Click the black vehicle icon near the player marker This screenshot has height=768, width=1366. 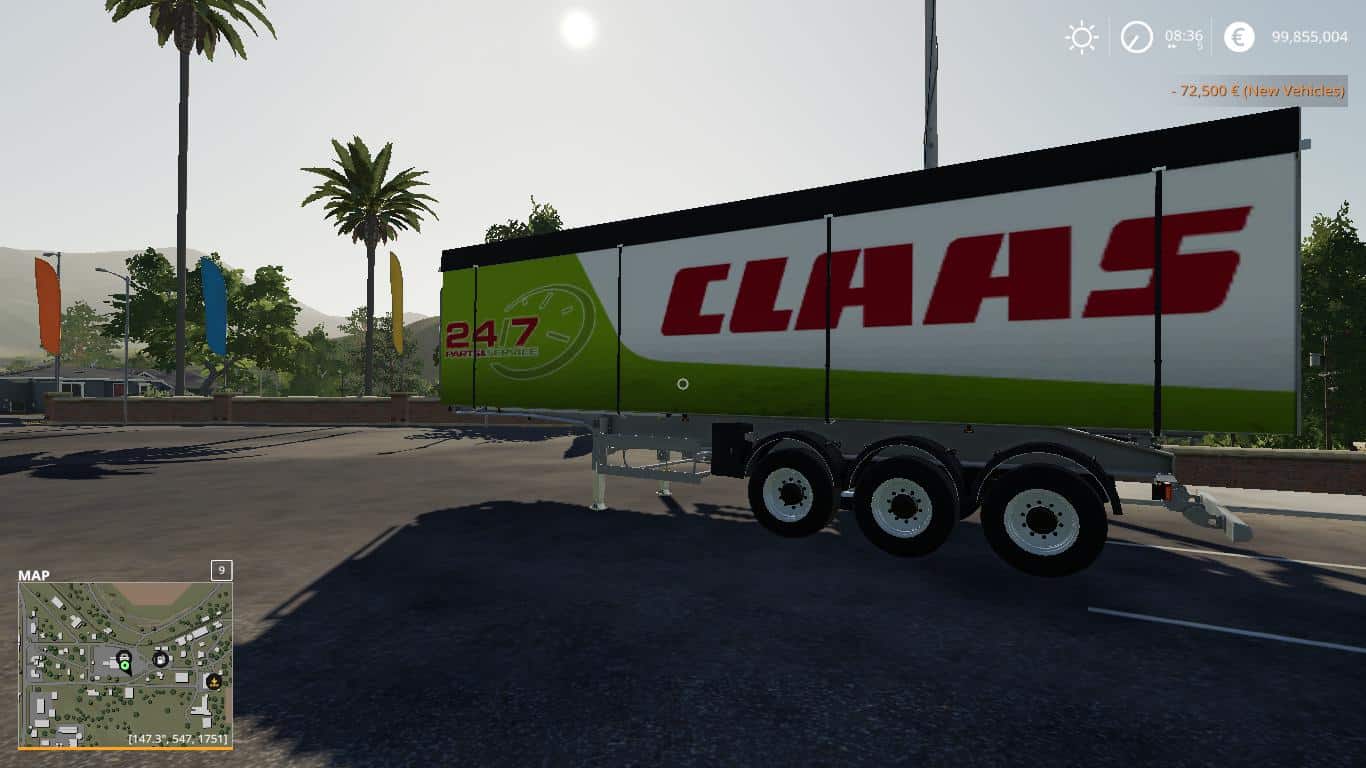click(x=124, y=655)
